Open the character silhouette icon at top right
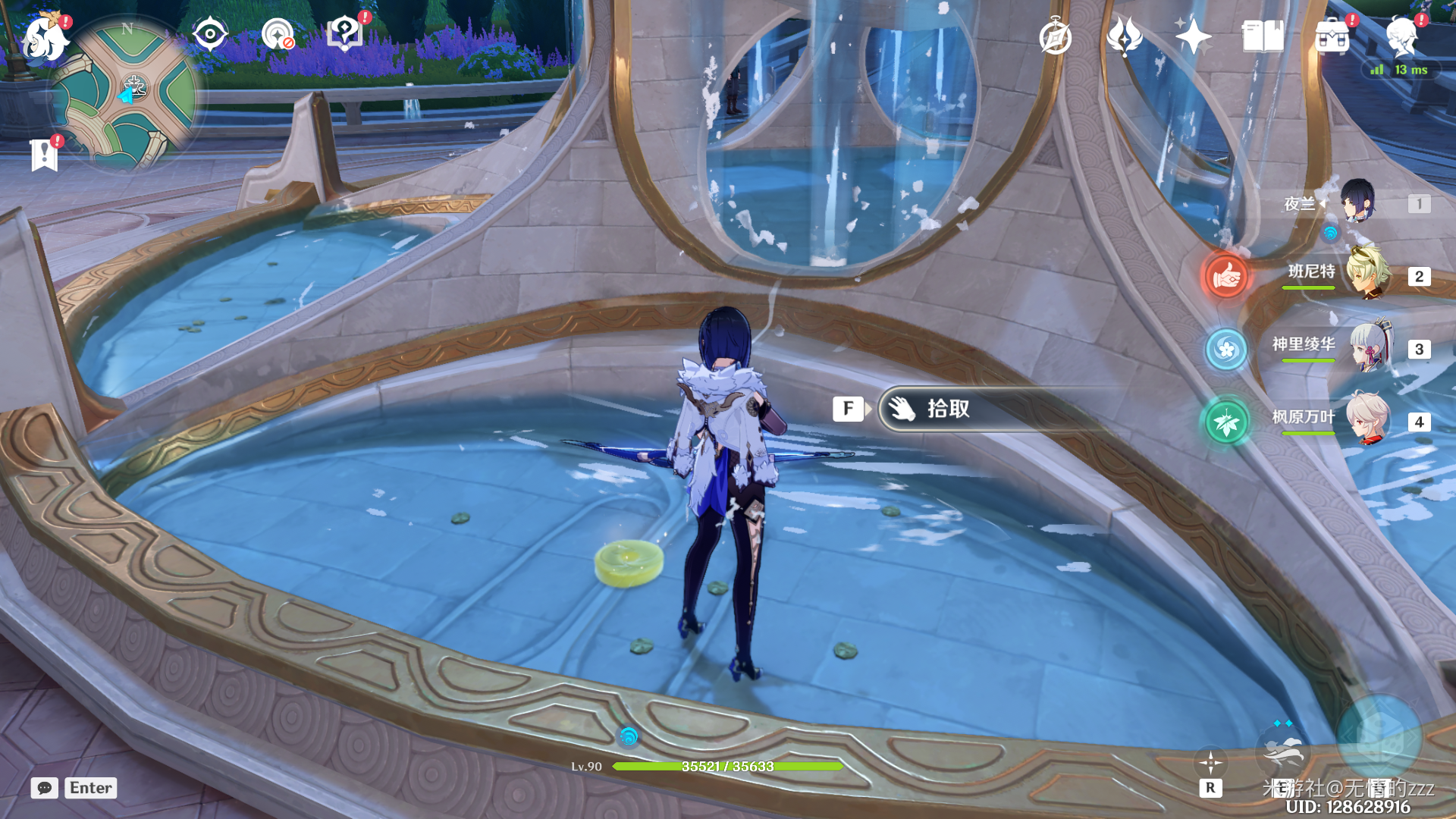 [x=1401, y=36]
